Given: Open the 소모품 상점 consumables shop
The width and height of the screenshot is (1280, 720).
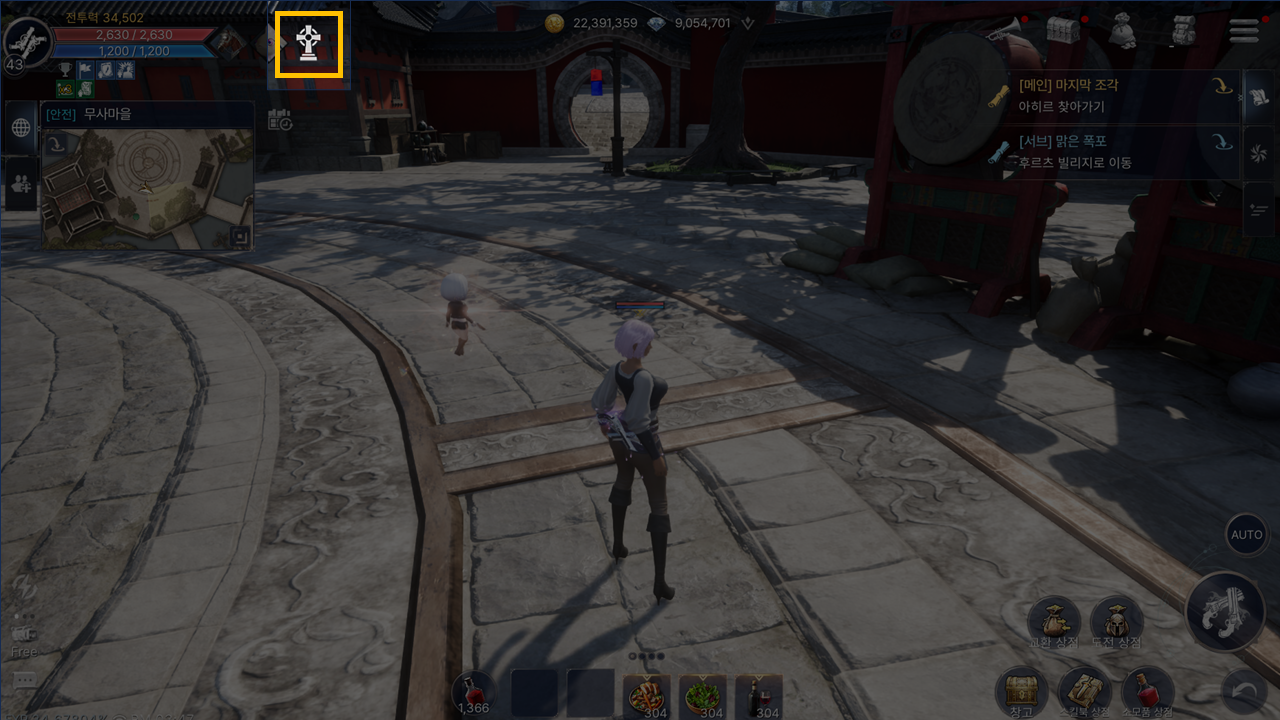Looking at the screenshot, I should pyautogui.click(x=1147, y=692).
